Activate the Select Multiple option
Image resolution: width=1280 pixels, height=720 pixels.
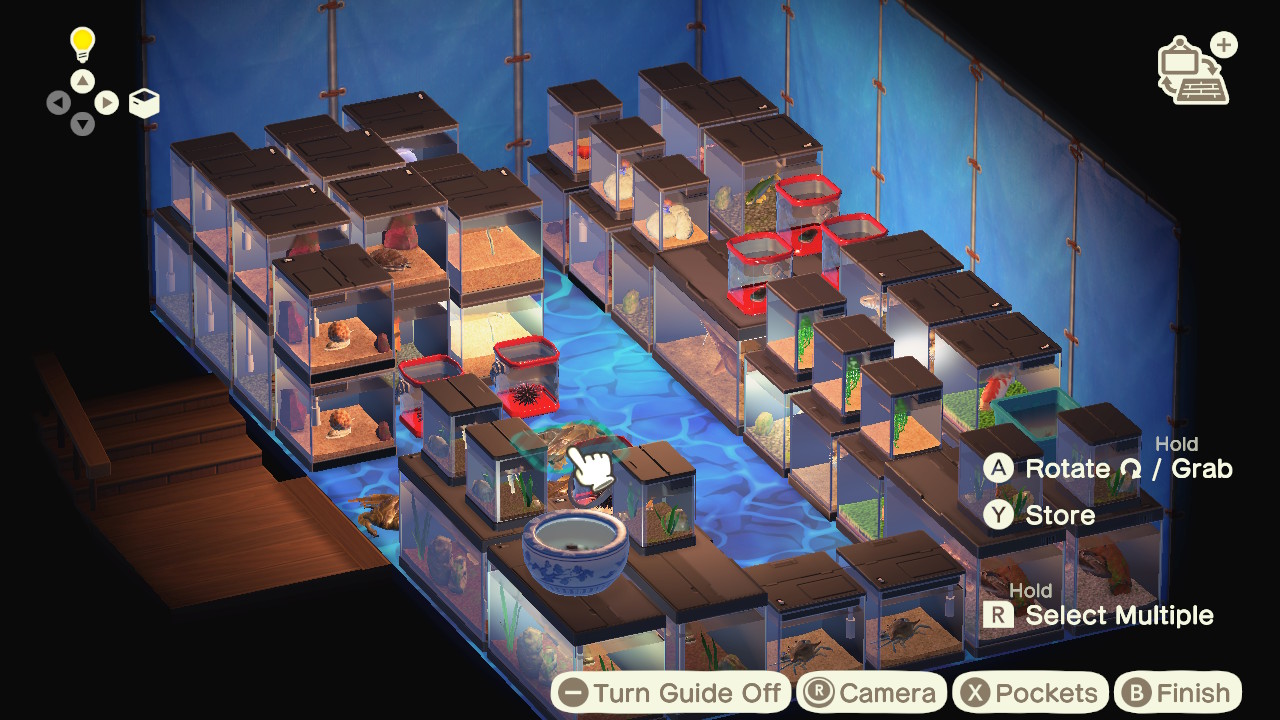click(1100, 615)
